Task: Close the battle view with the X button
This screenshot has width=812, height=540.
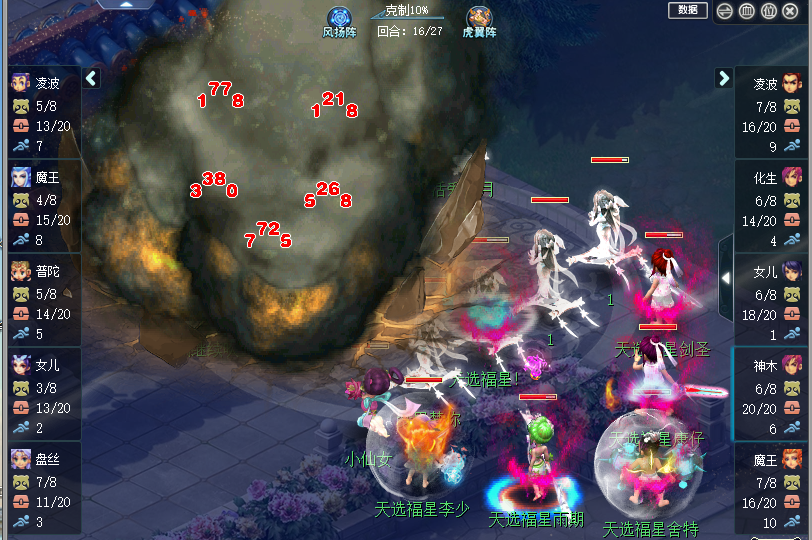Action: [x=791, y=11]
